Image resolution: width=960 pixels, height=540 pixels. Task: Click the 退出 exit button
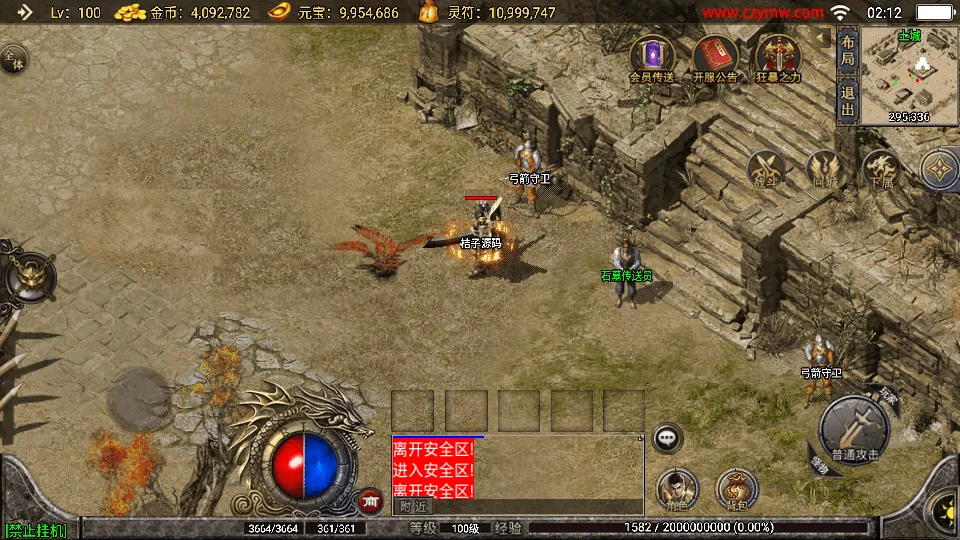click(847, 102)
